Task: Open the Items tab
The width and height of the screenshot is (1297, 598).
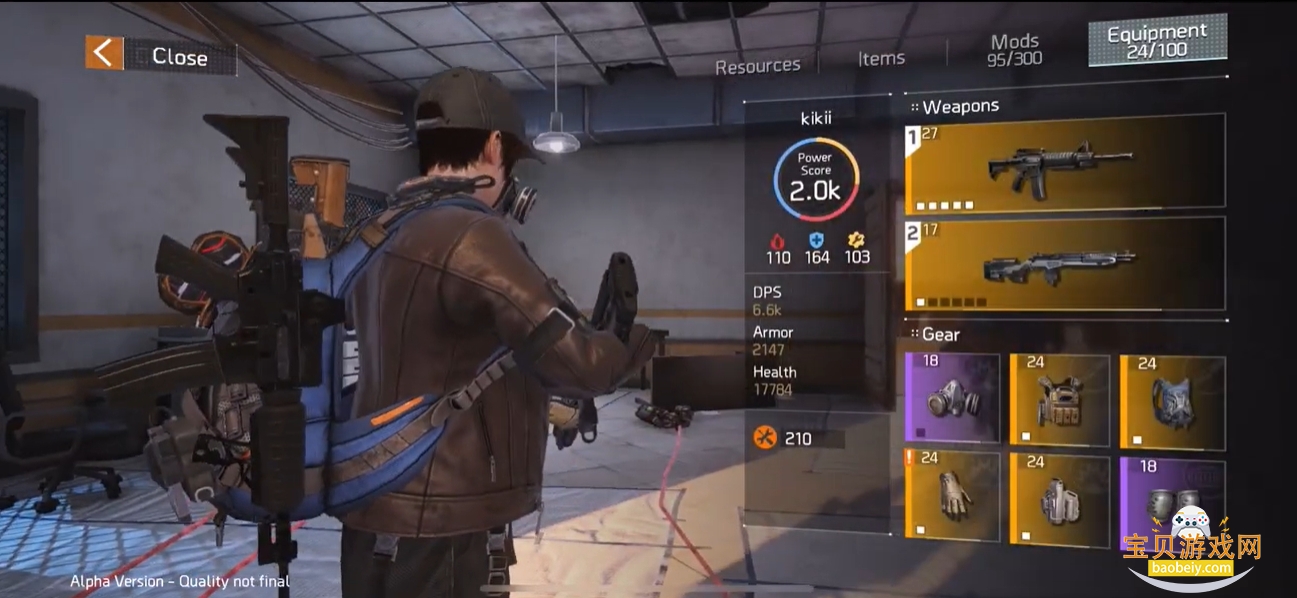Action: pyautogui.click(x=881, y=59)
